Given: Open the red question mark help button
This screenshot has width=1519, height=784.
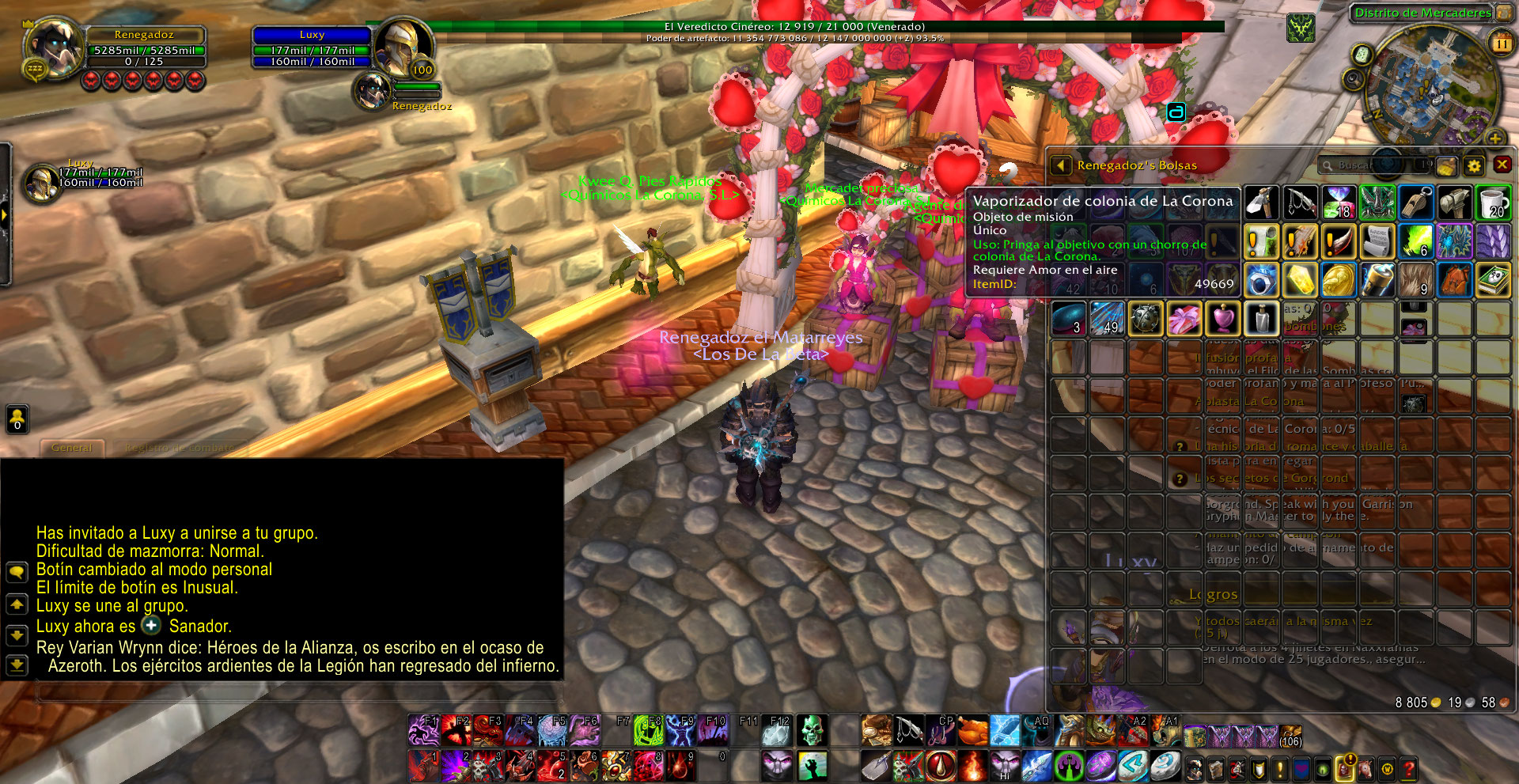Looking at the screenshot, I should tap(1408, 768).
